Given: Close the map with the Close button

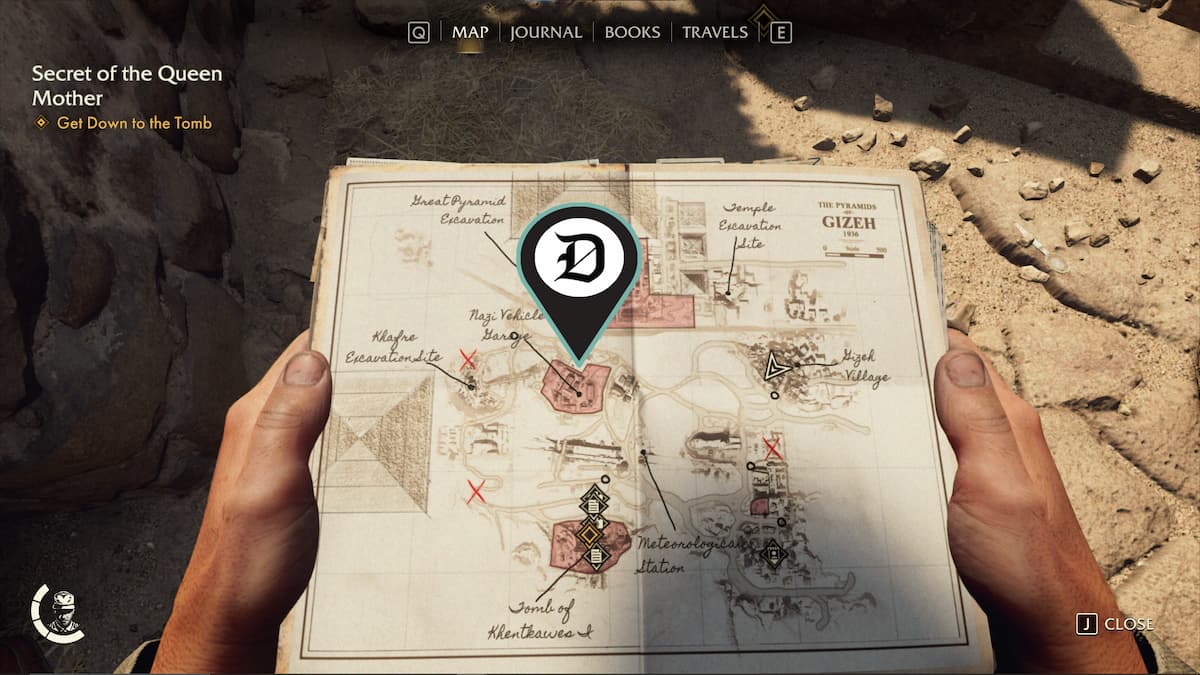Looking at the screenshot, I should click(1116, 624).
